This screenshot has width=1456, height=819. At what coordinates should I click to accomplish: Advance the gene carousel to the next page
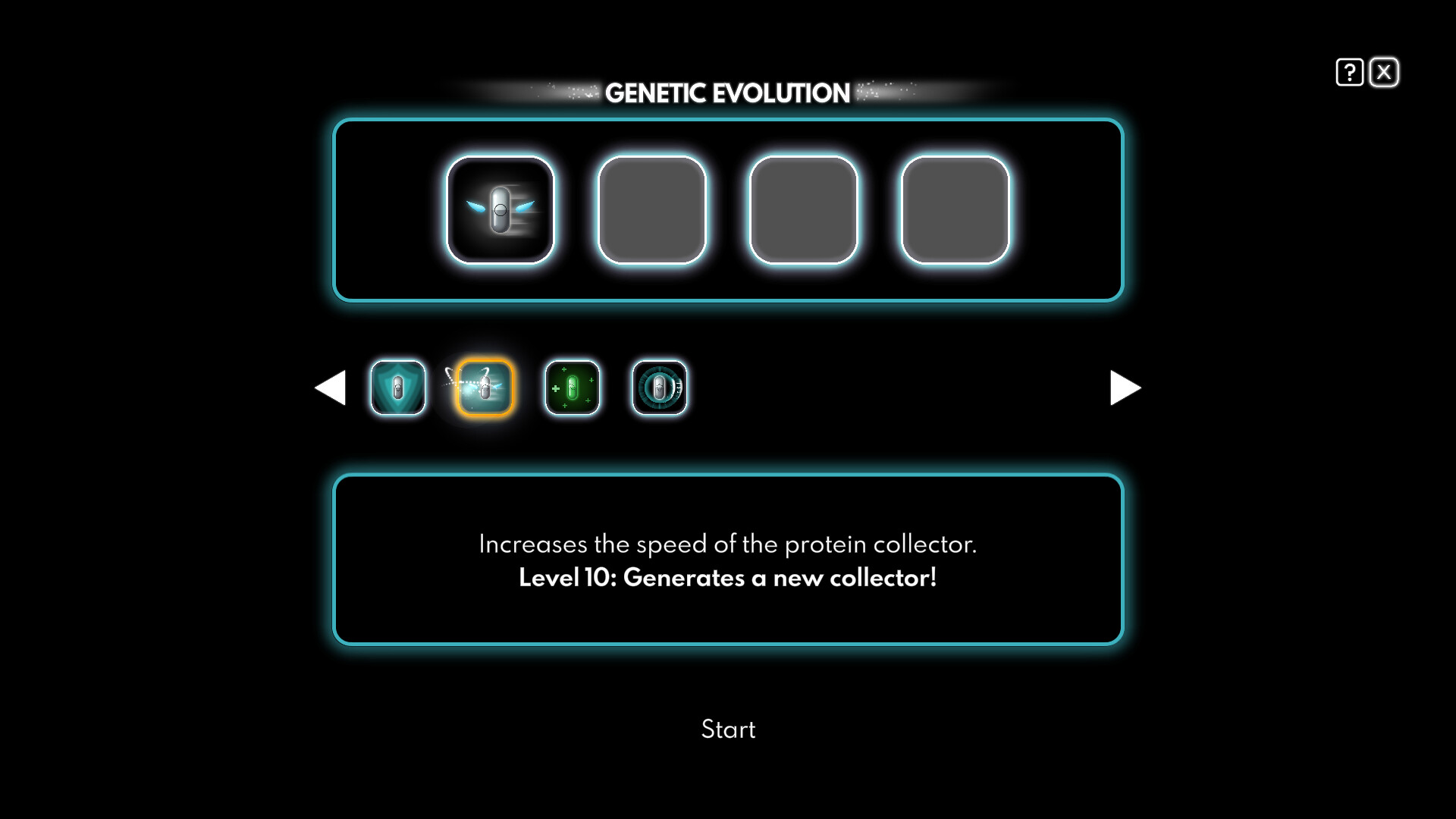(x=1125, y=388)
